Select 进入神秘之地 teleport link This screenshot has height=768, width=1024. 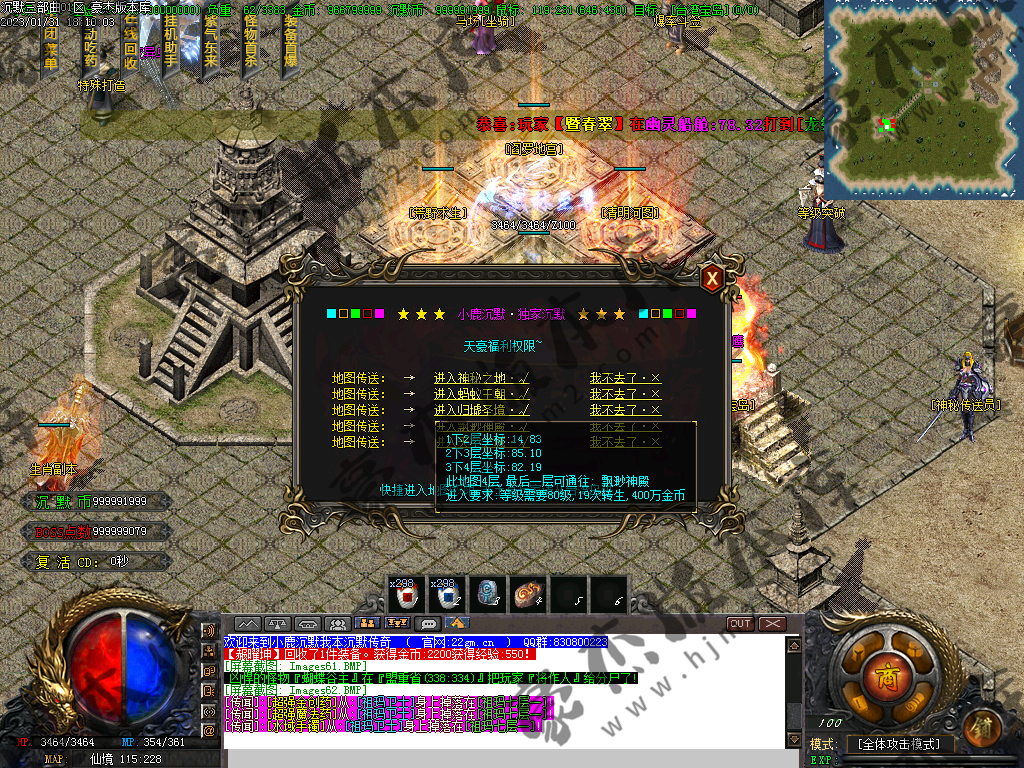pos(481,378)
